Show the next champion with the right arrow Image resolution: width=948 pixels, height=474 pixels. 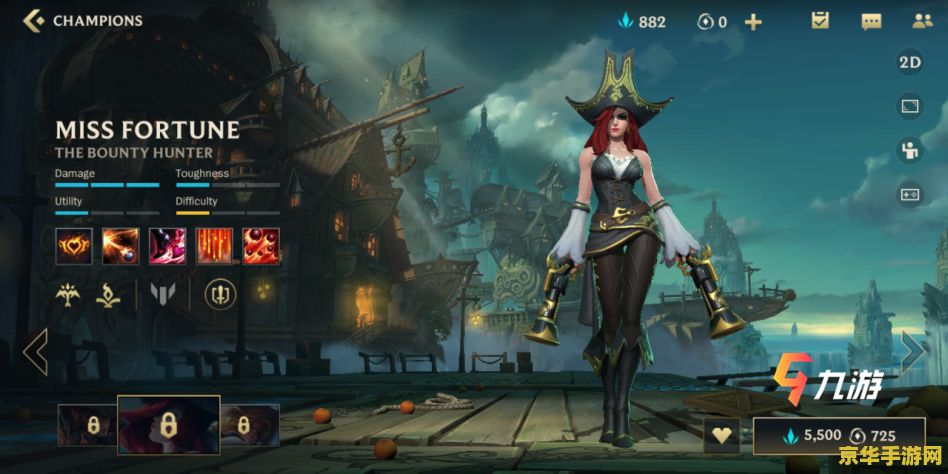click(x=912, y=351)
